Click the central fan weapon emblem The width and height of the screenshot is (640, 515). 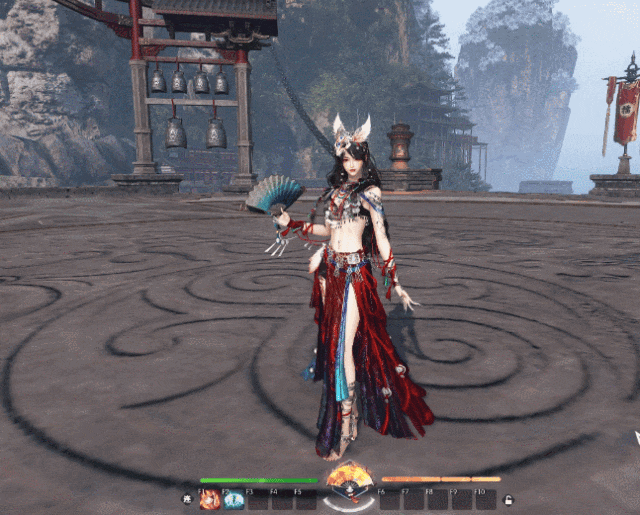pos(349,478)
